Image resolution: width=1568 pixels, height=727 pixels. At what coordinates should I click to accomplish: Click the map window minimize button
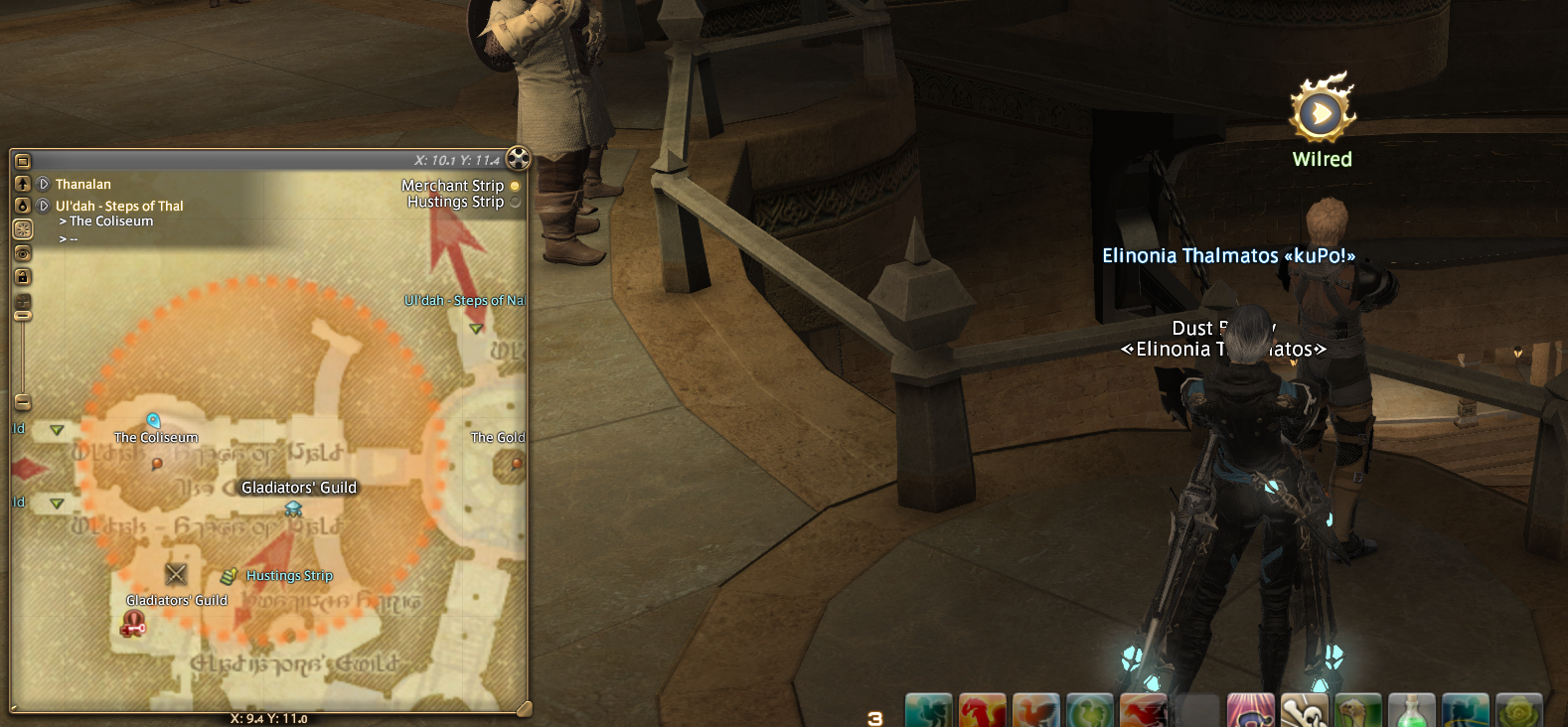coord(23,161)
